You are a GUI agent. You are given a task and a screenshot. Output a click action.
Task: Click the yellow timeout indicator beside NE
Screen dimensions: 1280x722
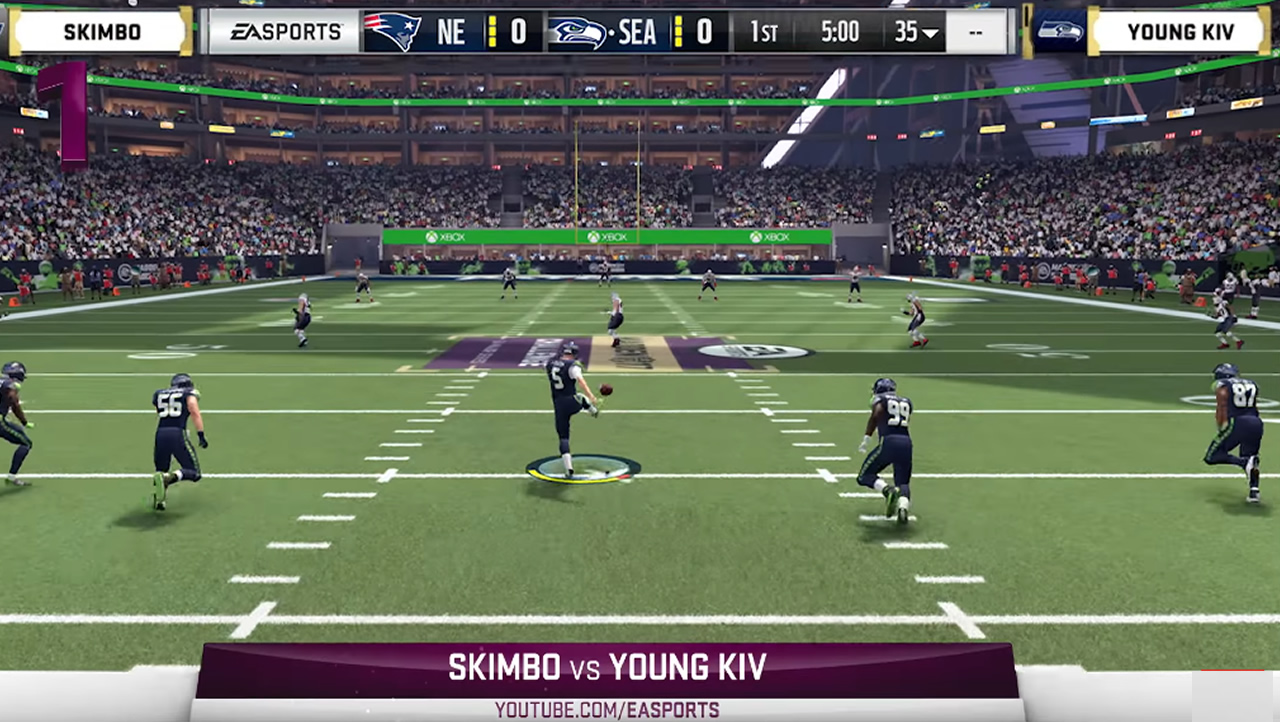[490, 31]
